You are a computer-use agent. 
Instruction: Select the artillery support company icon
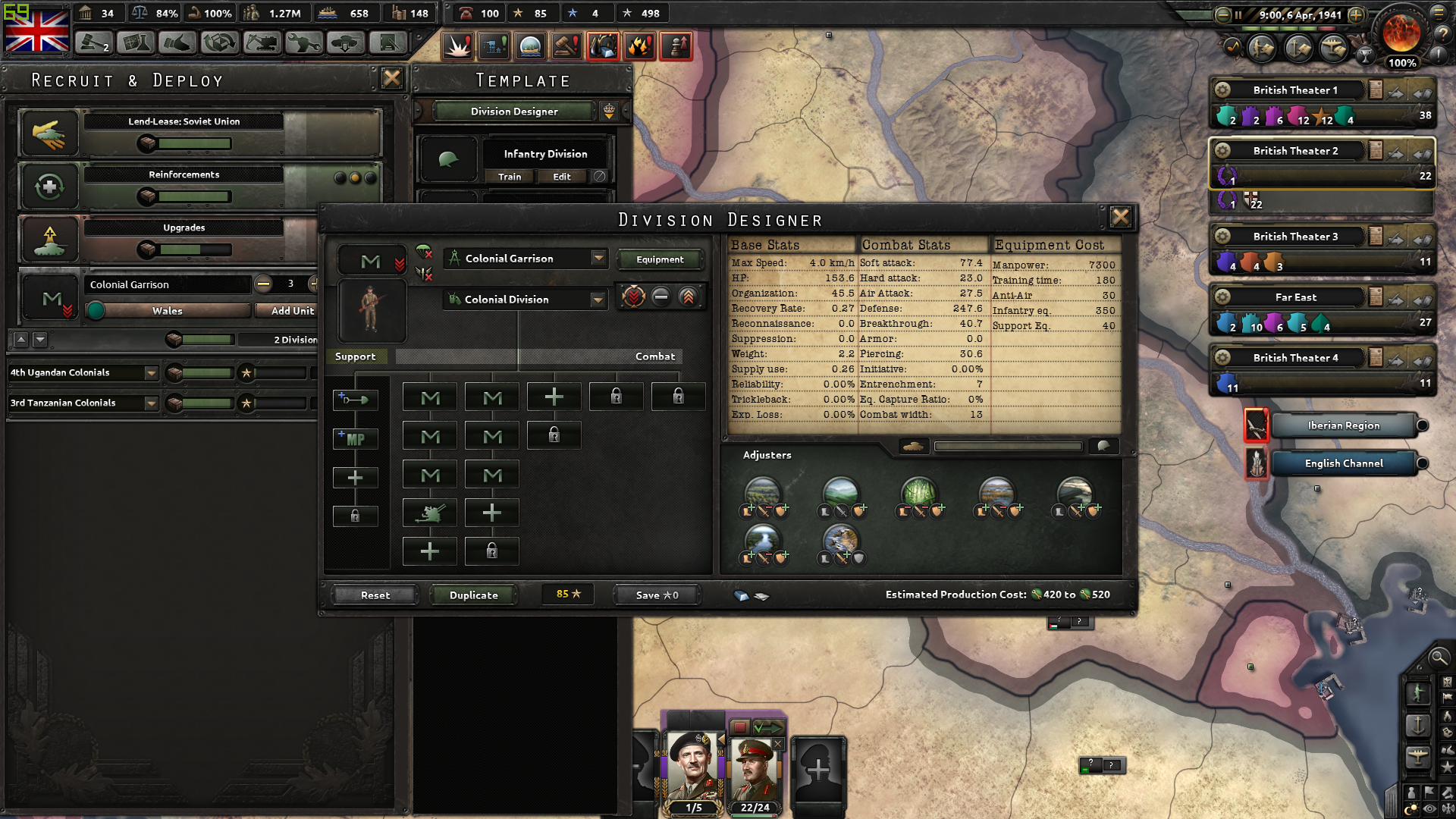(429, 513)
